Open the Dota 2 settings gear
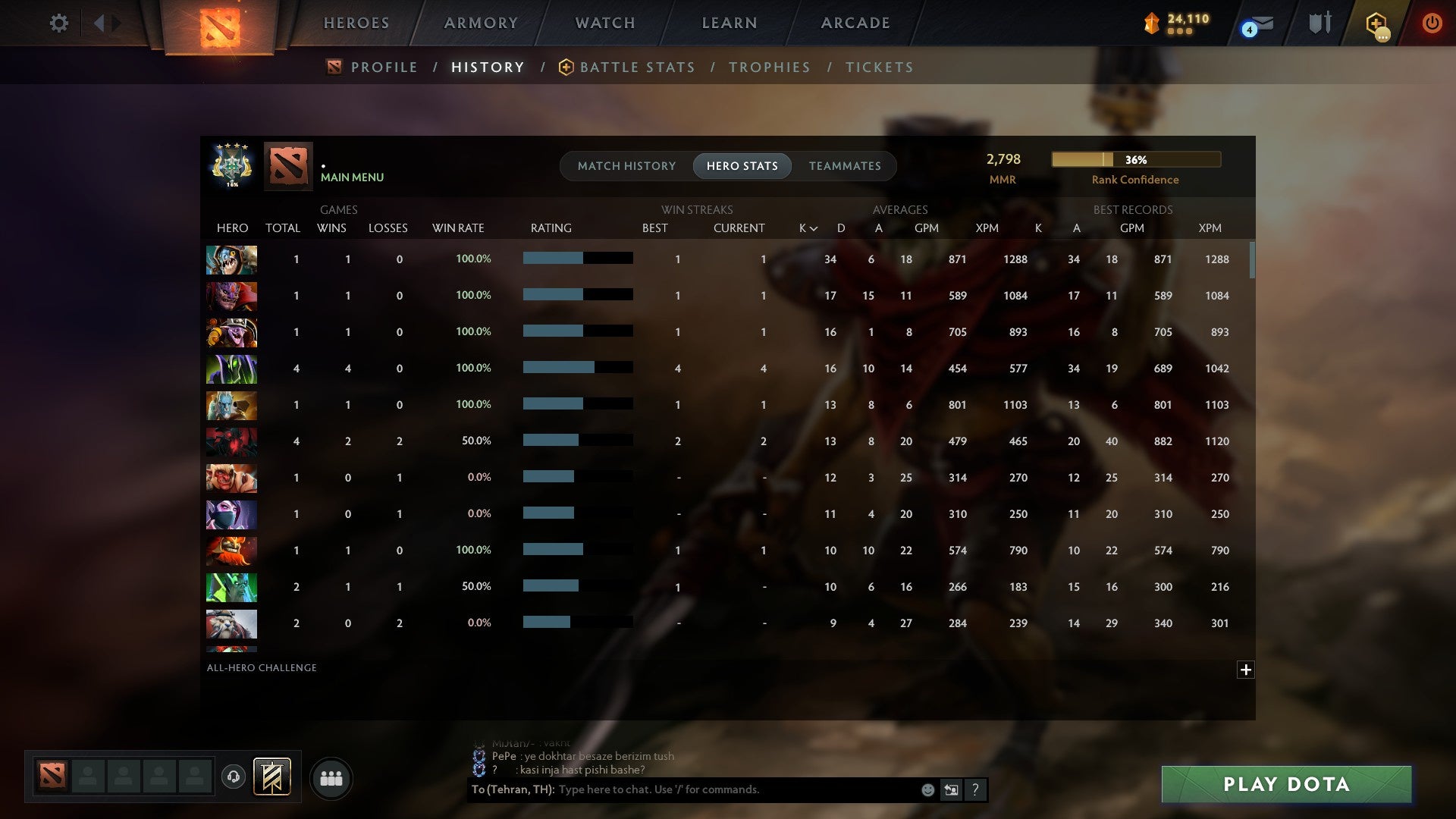Image resolution: width=1456 pixels, height=819 pixels. (x=59, y=23)
